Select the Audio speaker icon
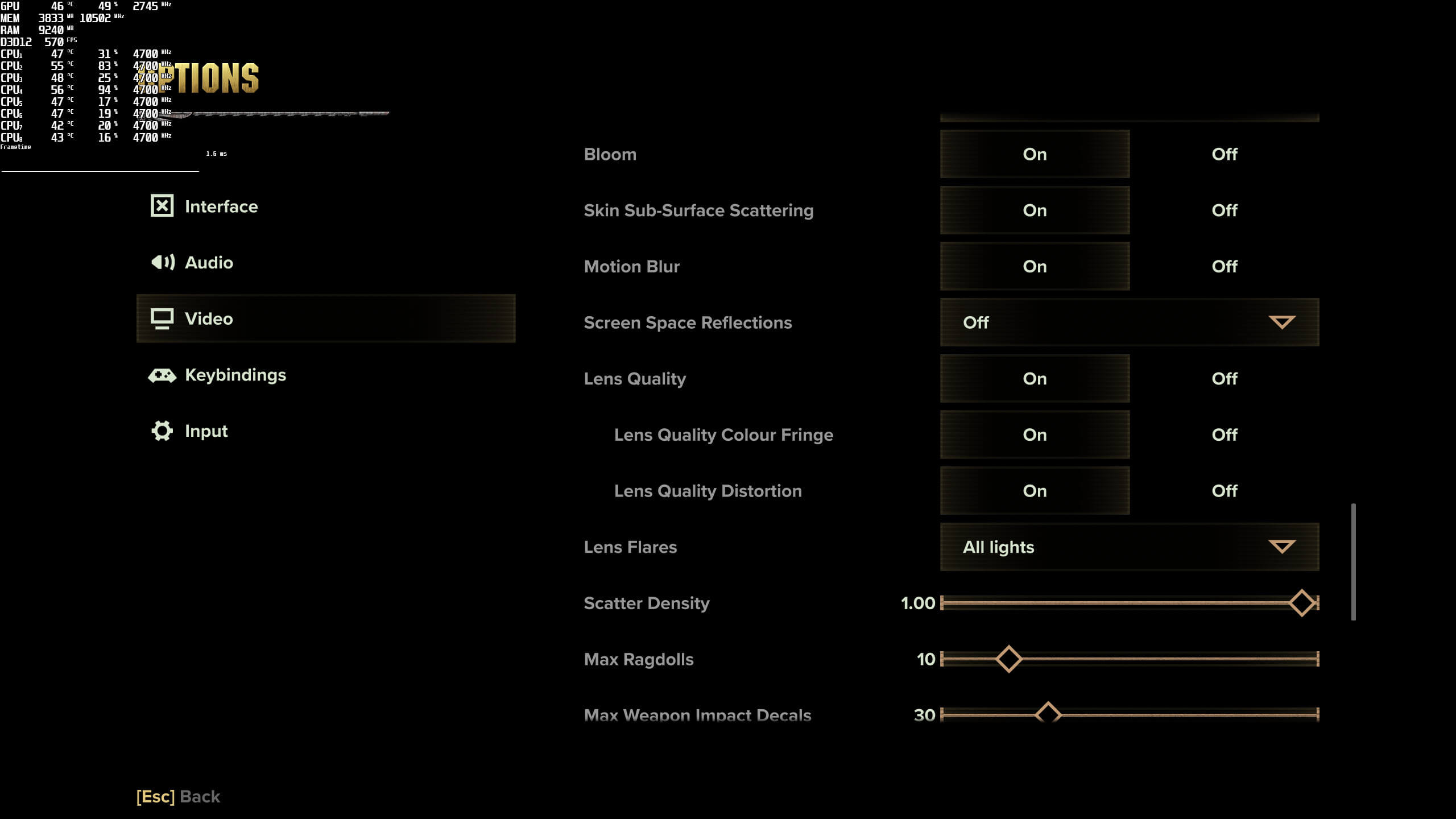The image size is (1456, 819). tap(162, 262)
